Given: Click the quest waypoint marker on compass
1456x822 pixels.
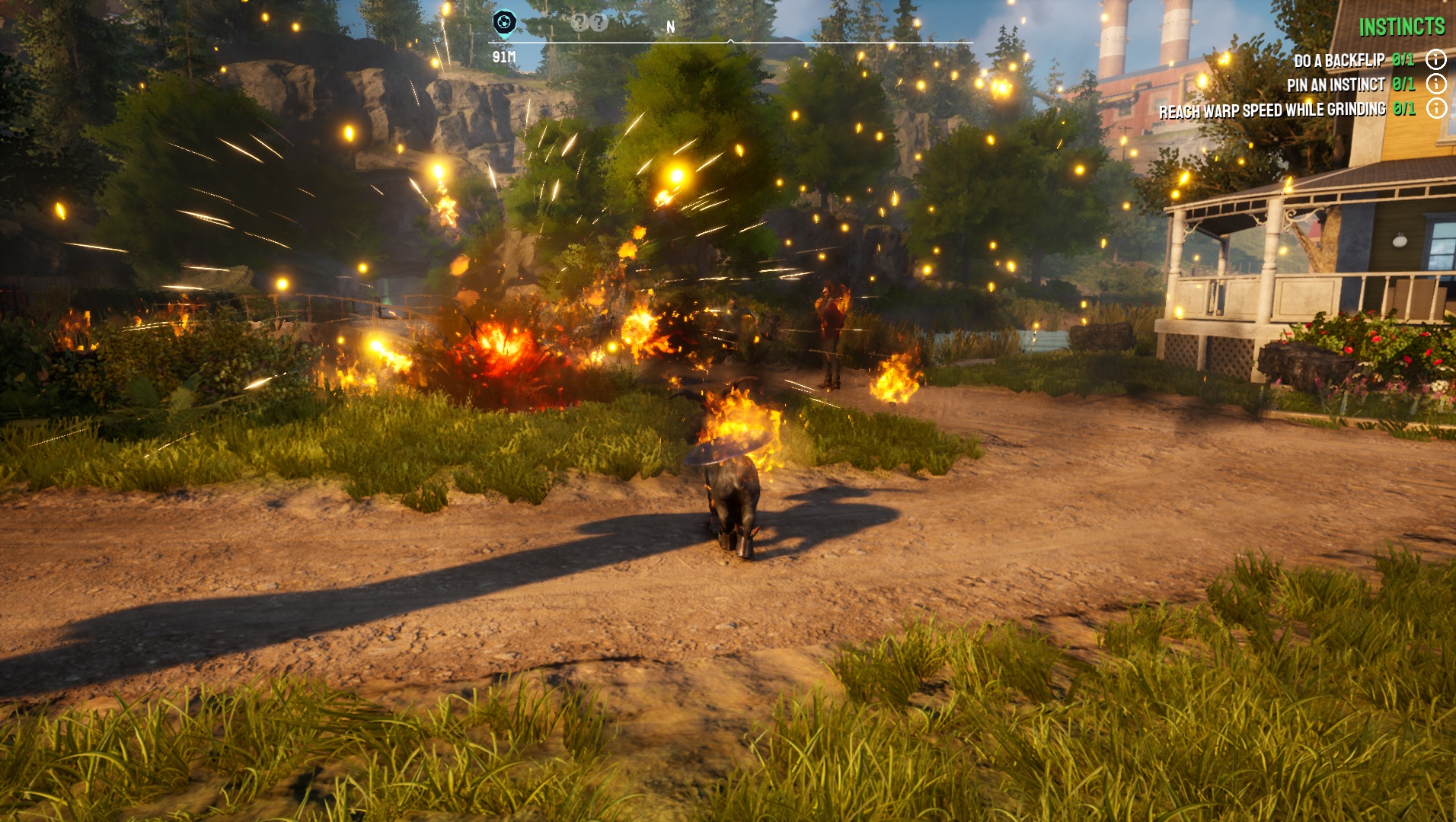Looking at the screenshot, I should 504,22.
